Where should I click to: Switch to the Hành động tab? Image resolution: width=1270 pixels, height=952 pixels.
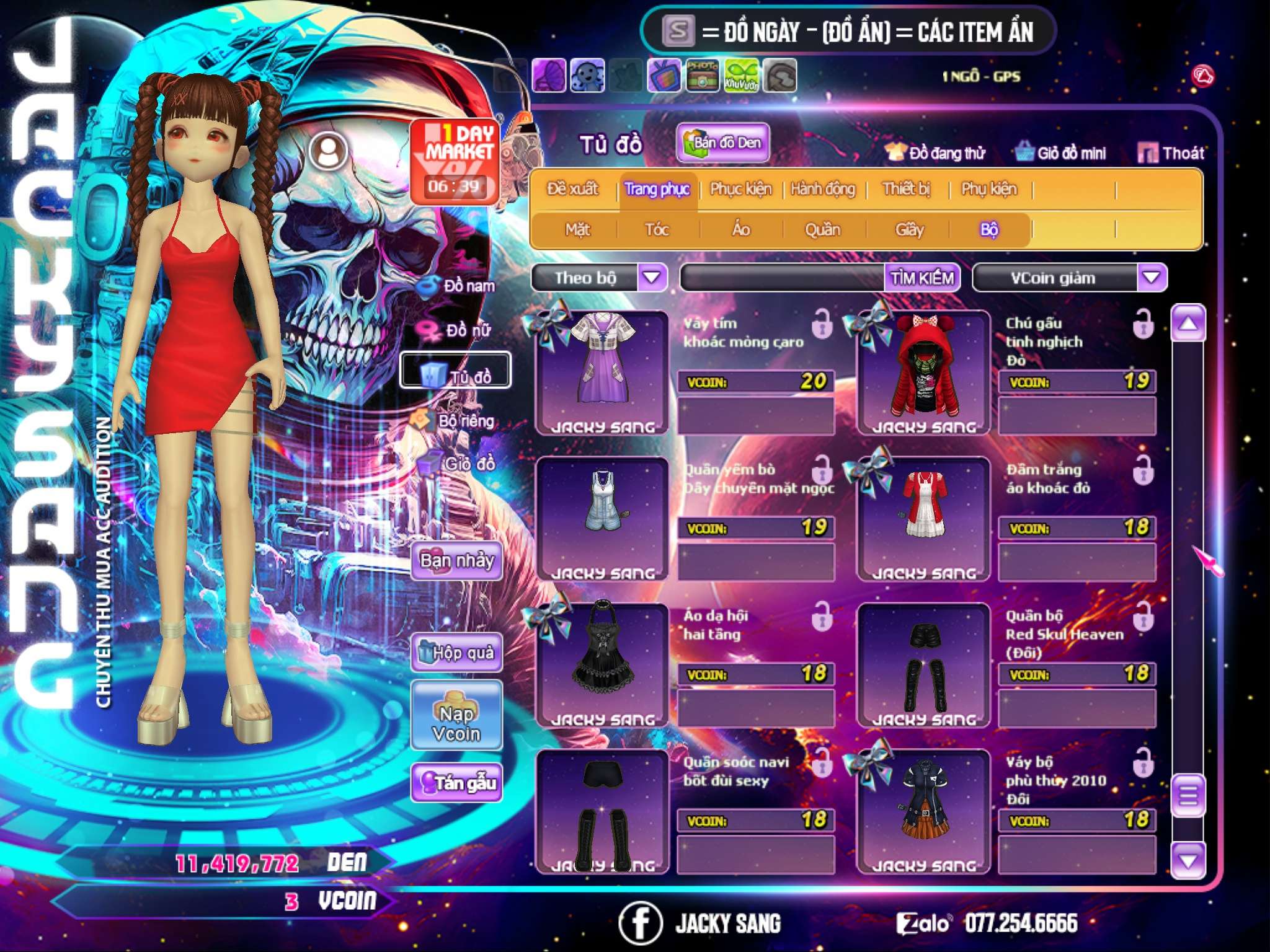[x=823, y=189]
